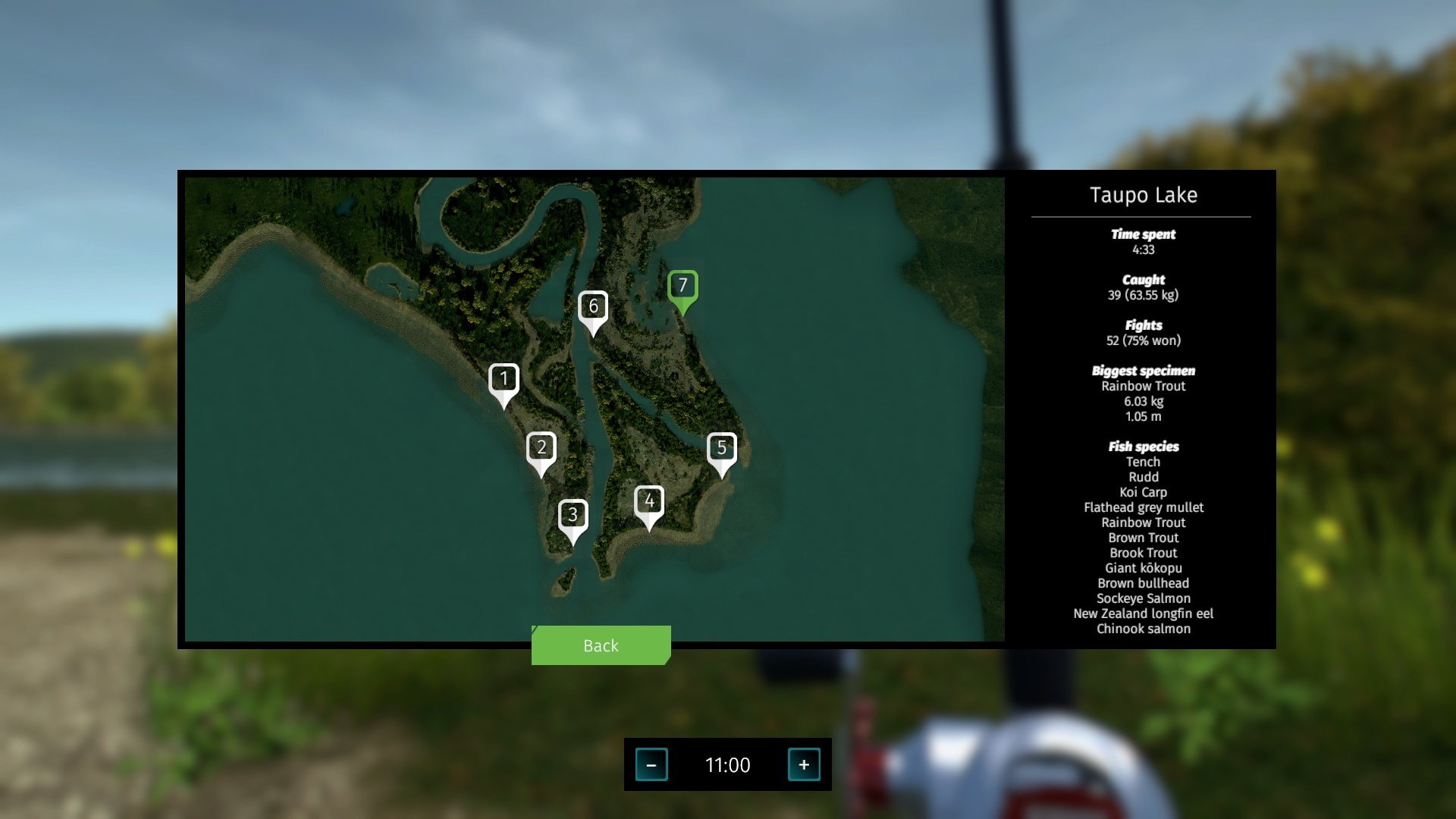
Task: Pick fishing location marker 6
Action: coord(595,306)
